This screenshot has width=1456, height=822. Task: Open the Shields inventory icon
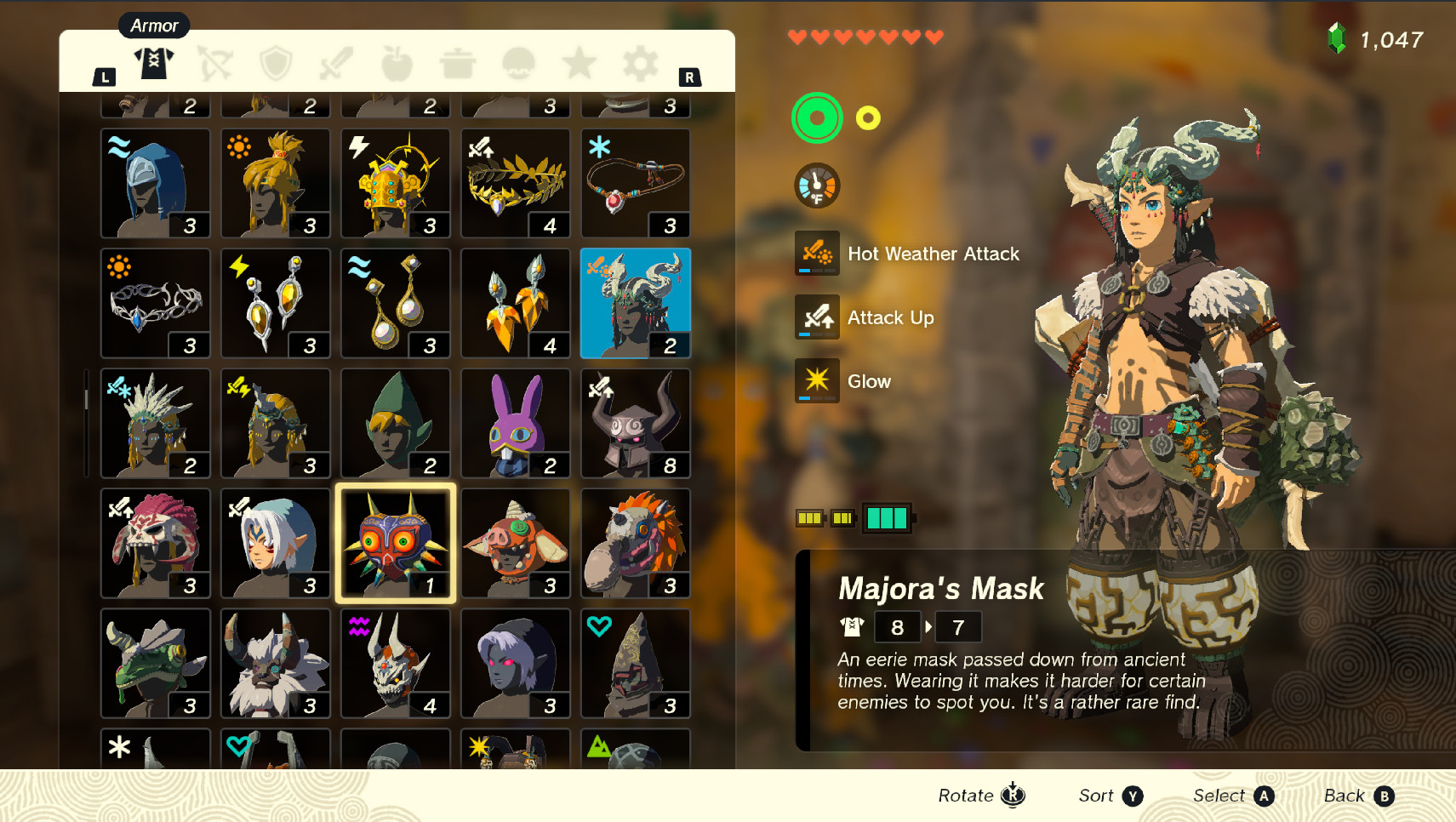tap(274, 61)
